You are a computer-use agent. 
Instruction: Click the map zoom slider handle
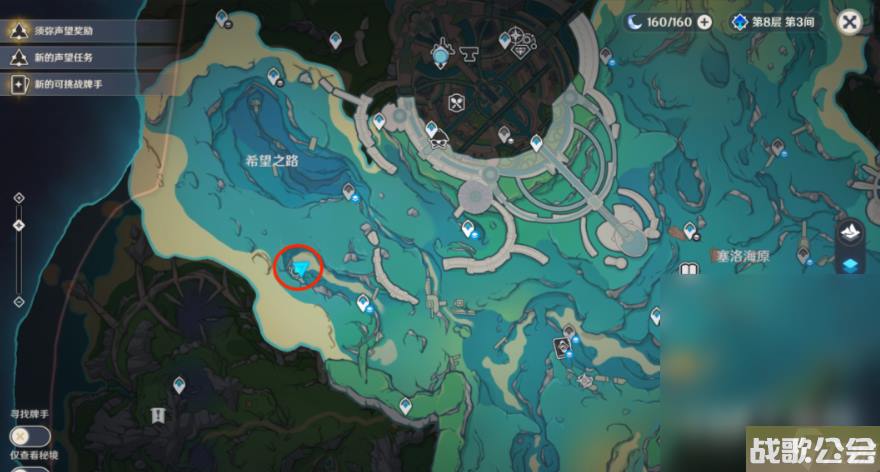click(x=18, y=225)
